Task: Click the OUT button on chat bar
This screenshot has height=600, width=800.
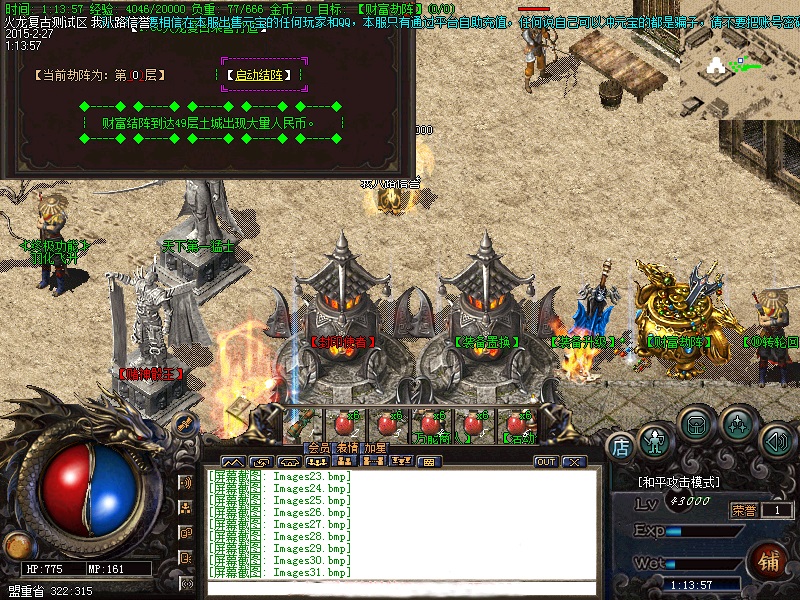Action: click(x=546, y=462)
